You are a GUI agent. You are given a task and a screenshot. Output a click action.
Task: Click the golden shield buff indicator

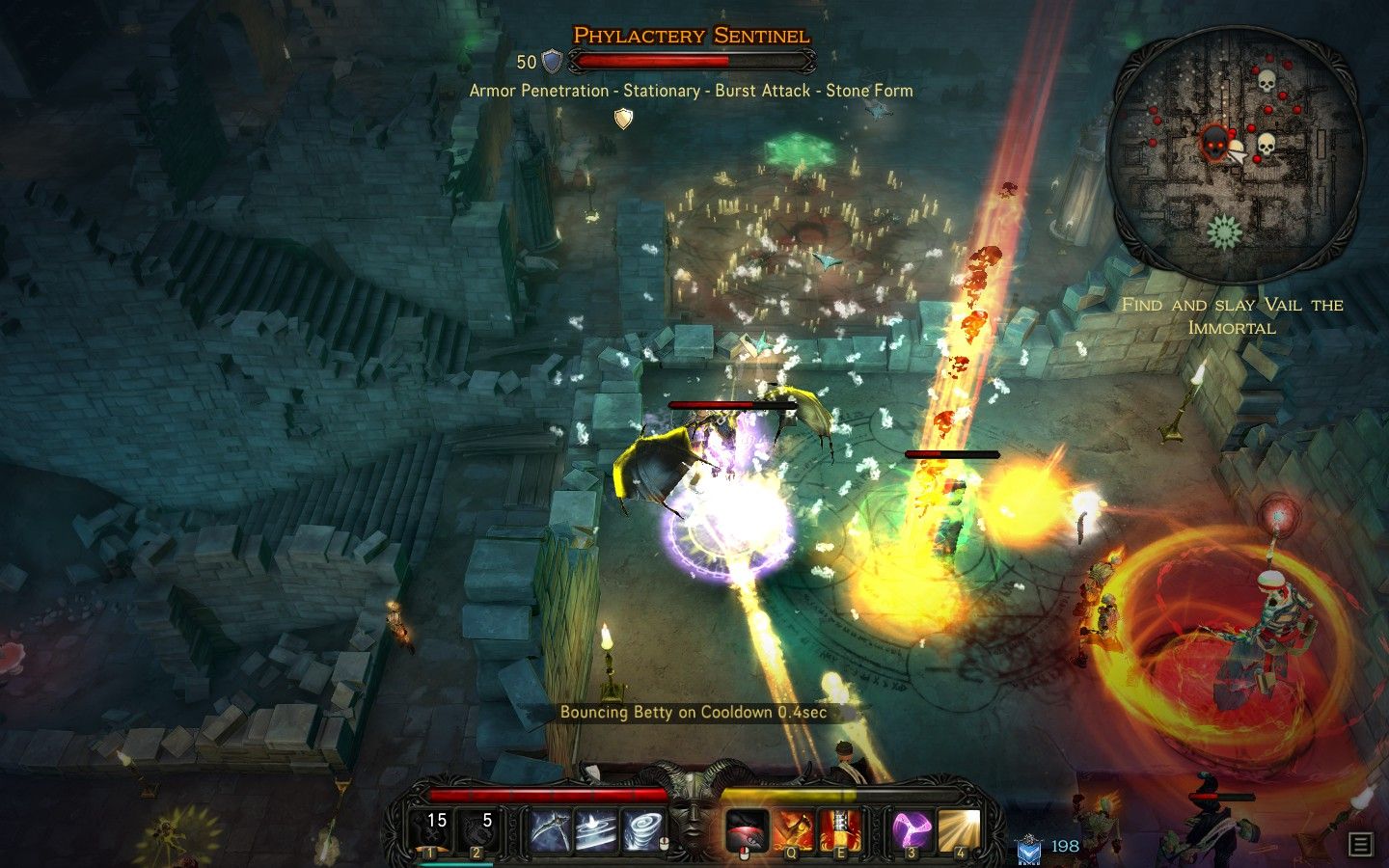pos(623,118)
